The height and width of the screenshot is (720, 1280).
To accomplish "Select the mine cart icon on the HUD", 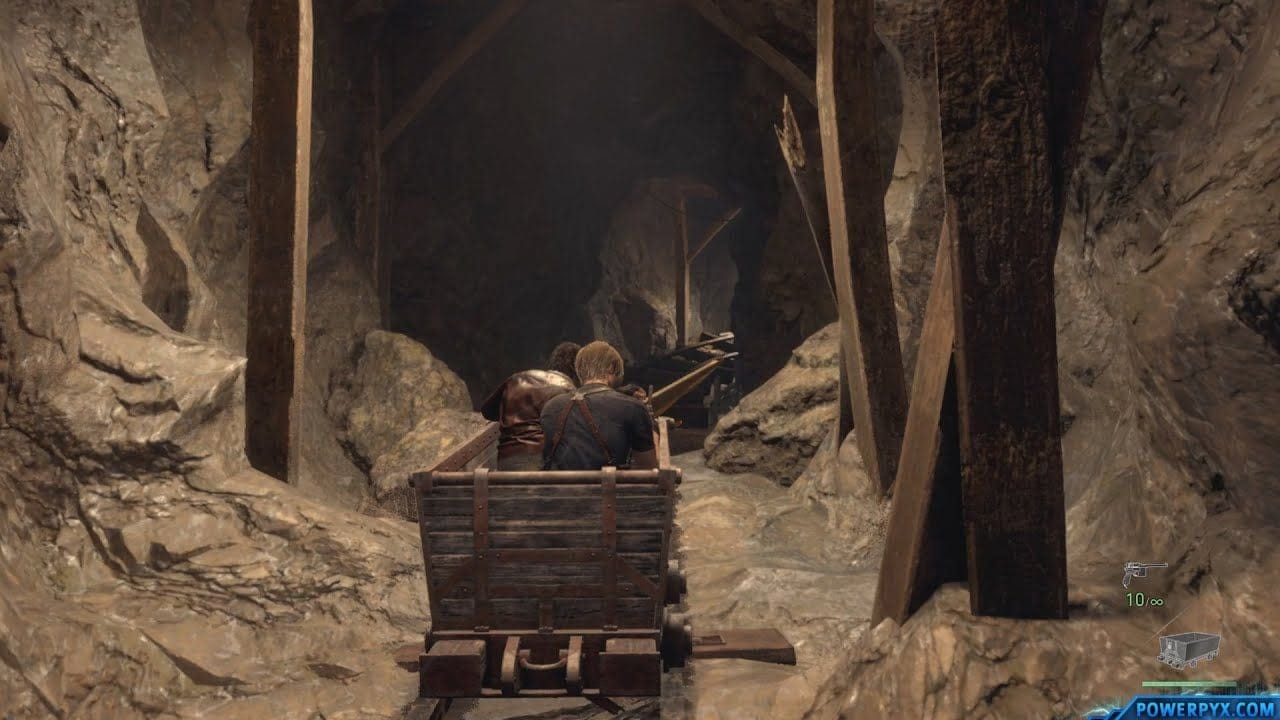I will pos(1189,648).
